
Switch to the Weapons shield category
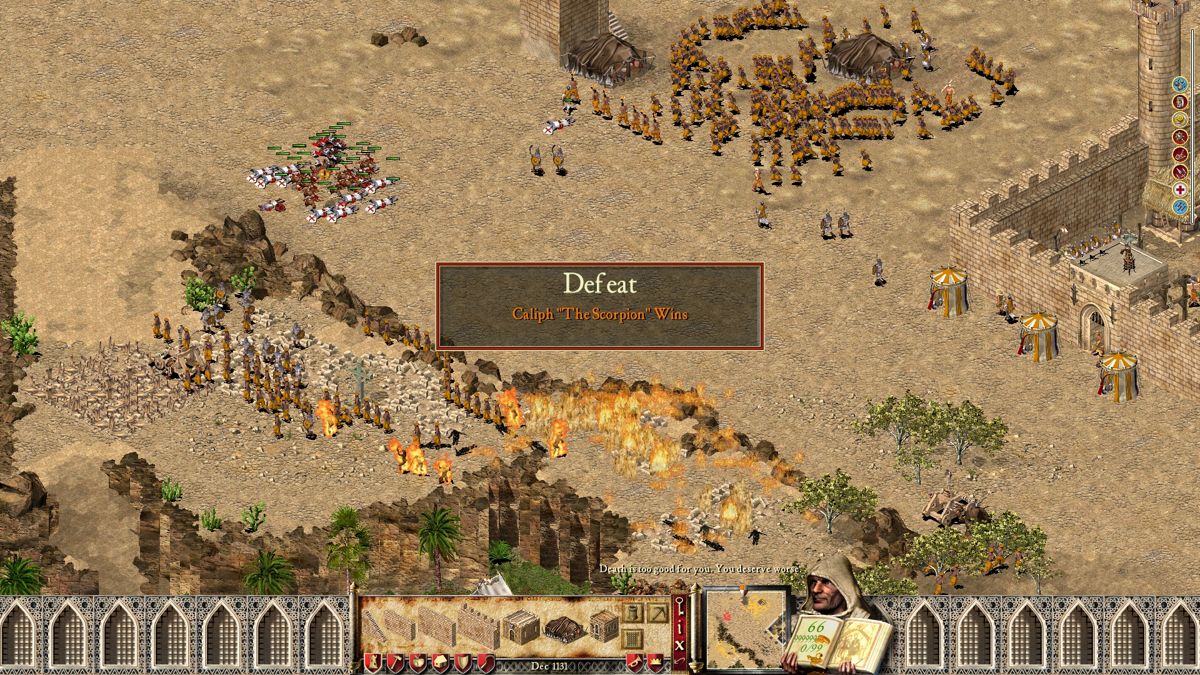pos(463,661)
